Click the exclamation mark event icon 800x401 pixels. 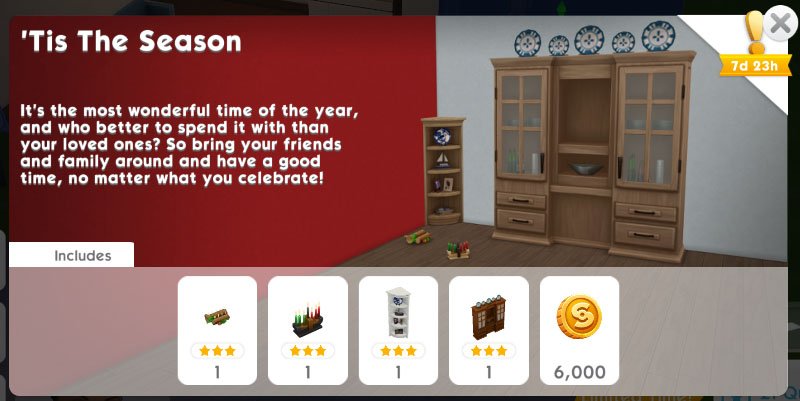(x=755, y=34)
